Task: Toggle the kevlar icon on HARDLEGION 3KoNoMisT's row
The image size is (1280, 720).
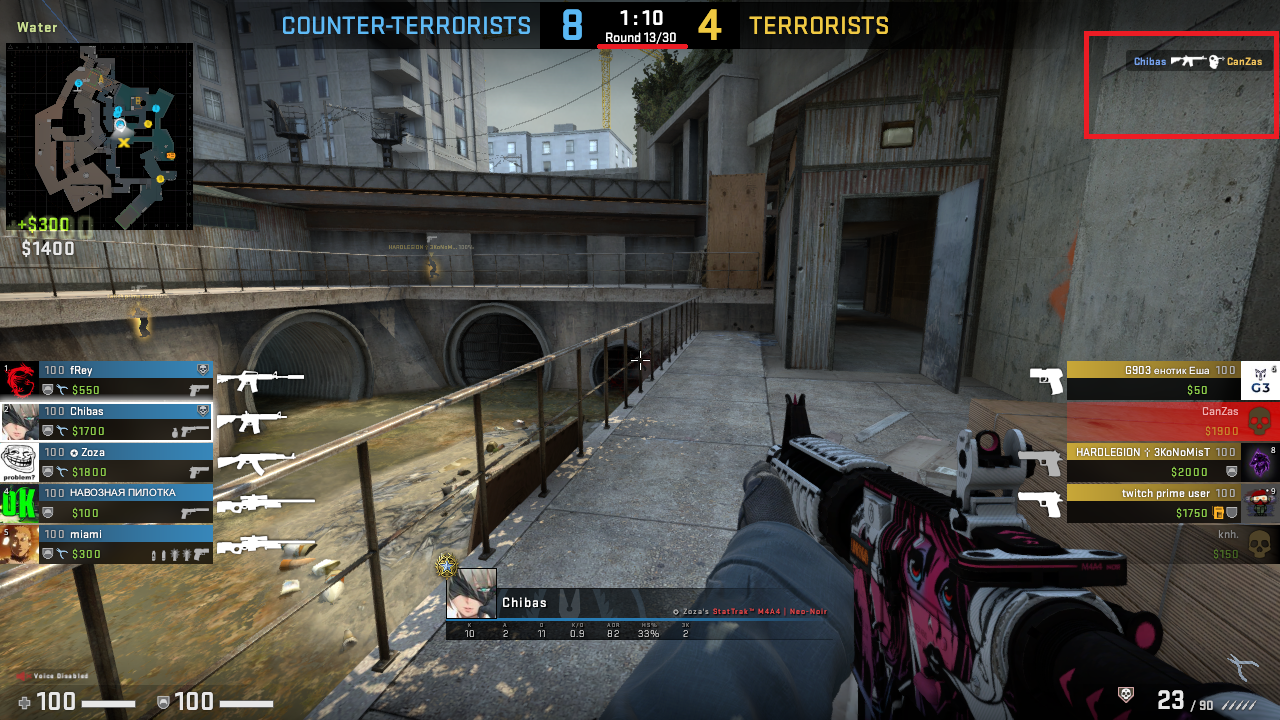Action: 1231,471
